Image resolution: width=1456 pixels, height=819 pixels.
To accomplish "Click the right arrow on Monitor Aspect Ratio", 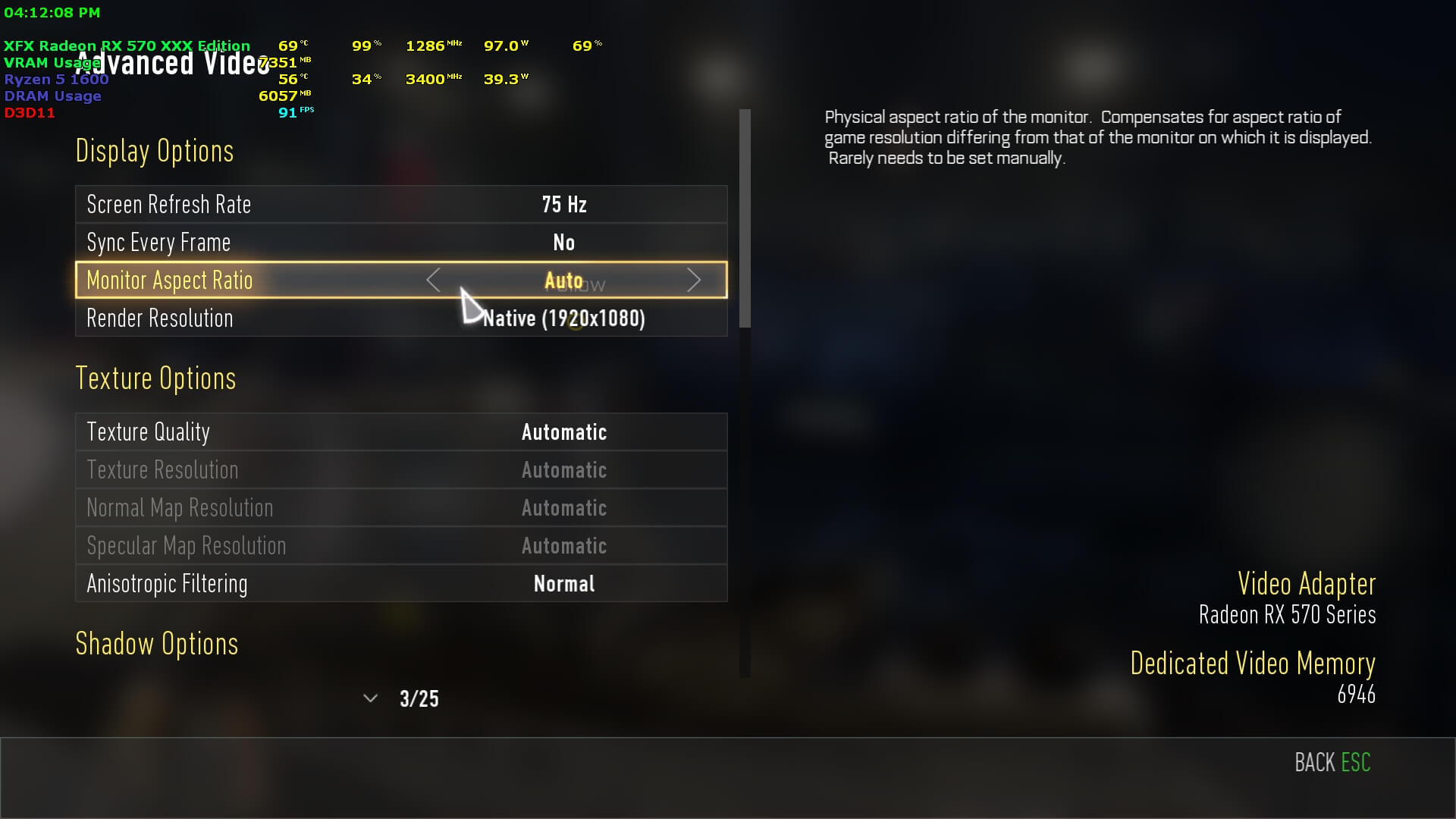I will tap(693, 281).
